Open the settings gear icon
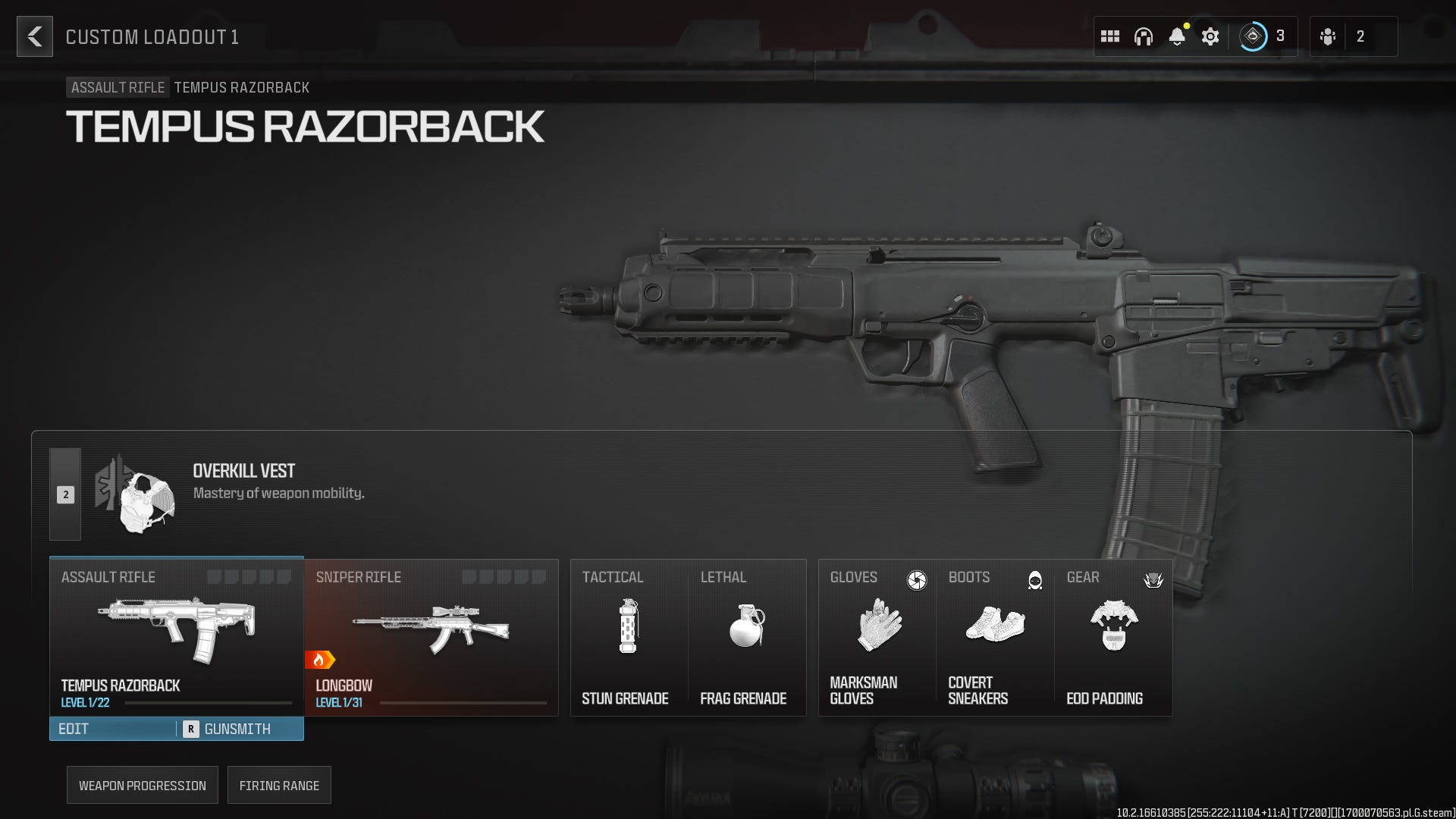 (x=1210, y=36)
